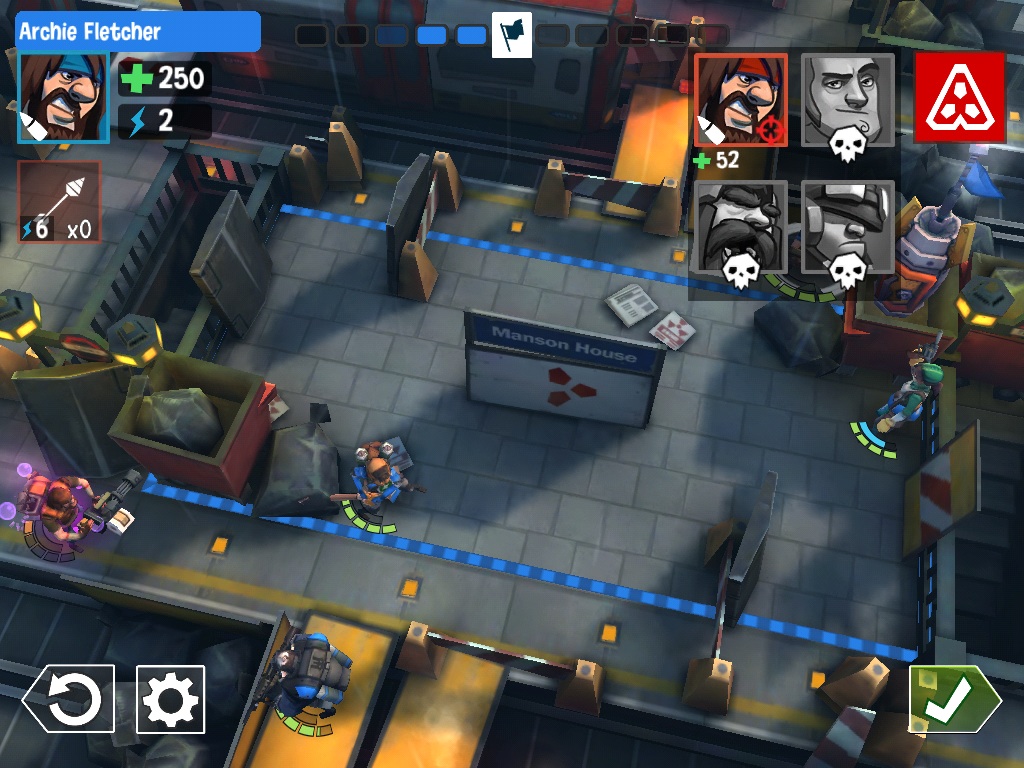Screen dimensions: 1024x768
Task: Click the undo move arrow button
Action: 70,699
